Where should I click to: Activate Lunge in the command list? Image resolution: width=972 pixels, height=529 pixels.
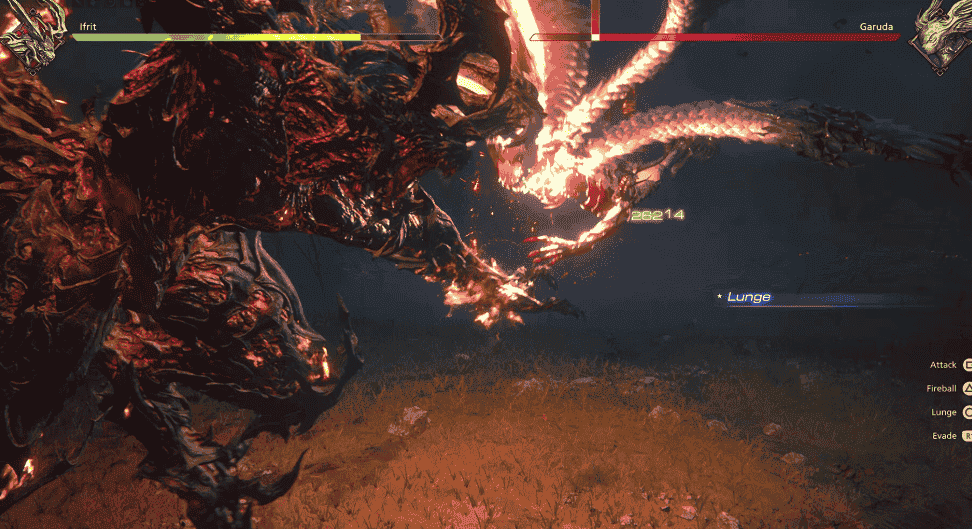[943, 412]
